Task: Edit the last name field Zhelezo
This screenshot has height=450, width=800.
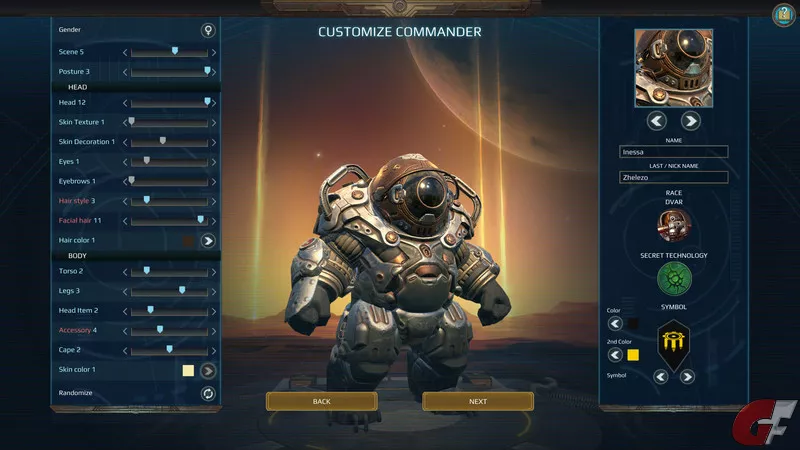Action: 673,177
